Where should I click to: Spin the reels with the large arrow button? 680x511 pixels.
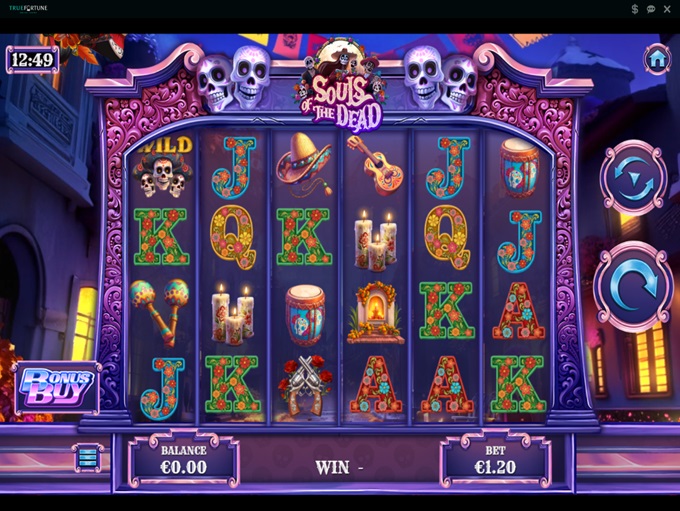click(633, 287)
